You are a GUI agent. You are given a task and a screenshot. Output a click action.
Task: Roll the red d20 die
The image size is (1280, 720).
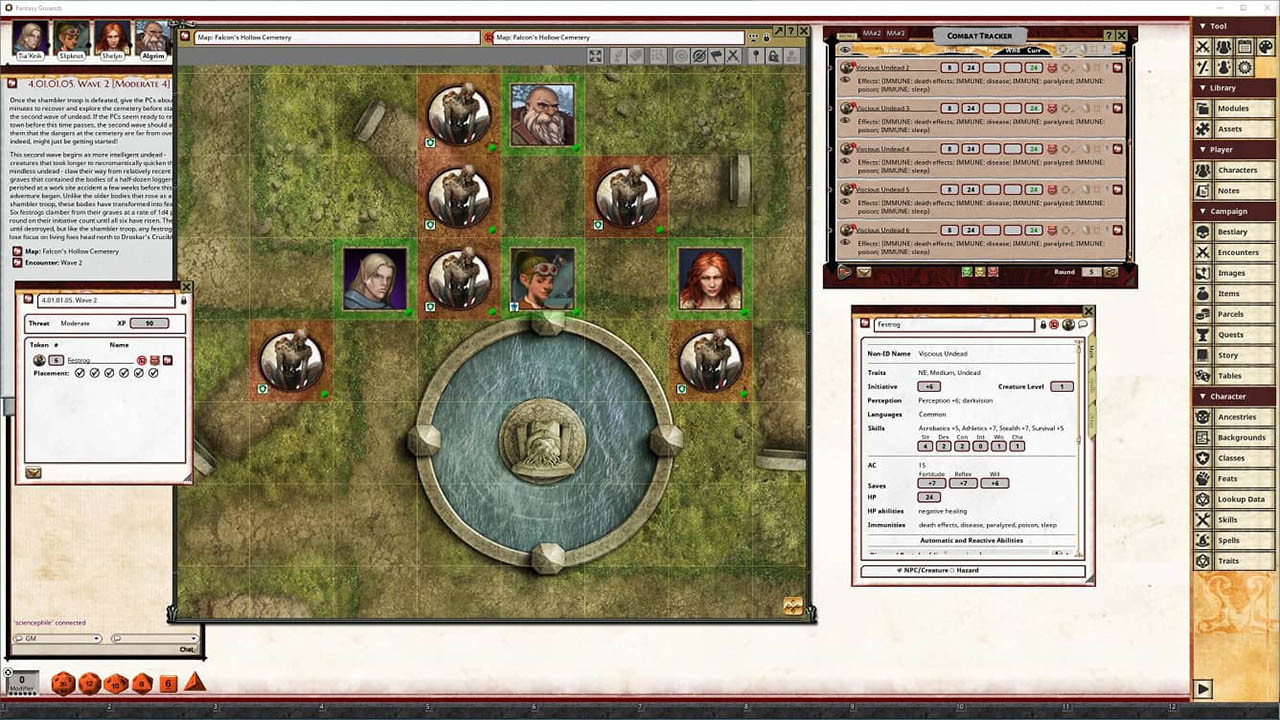click(63, 685)
